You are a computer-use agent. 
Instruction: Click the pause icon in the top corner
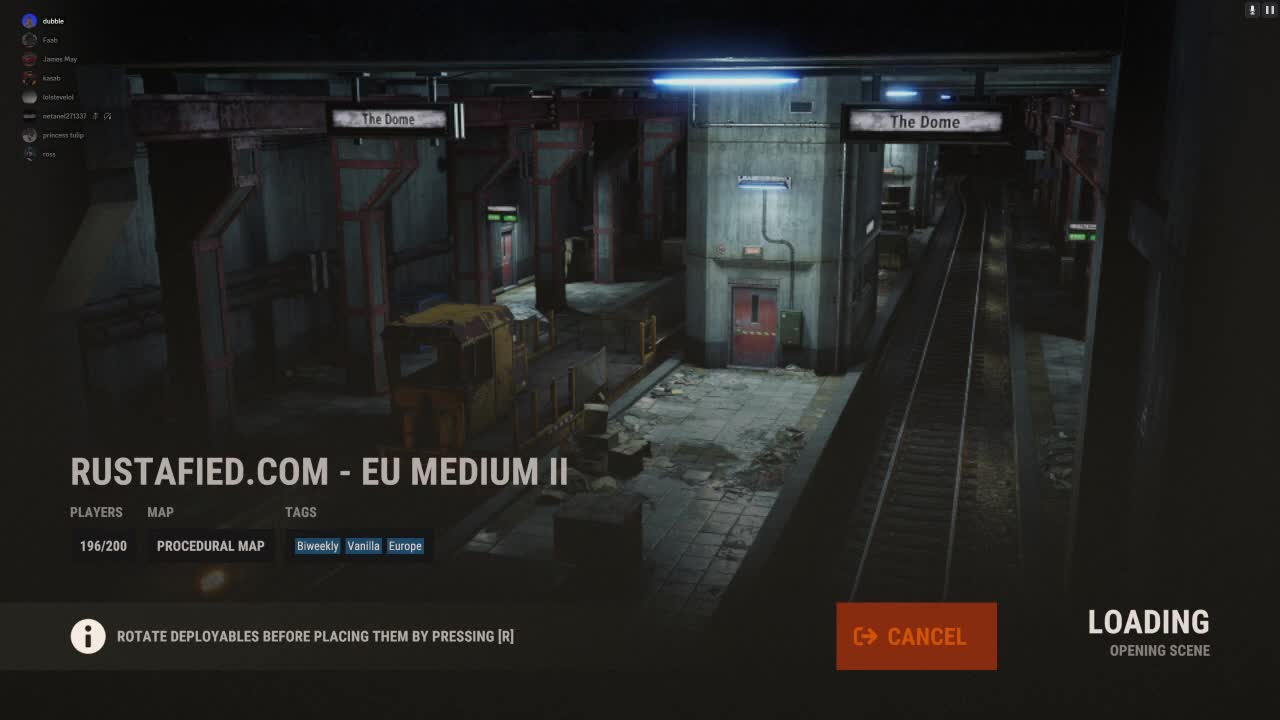coord(1270,10)
